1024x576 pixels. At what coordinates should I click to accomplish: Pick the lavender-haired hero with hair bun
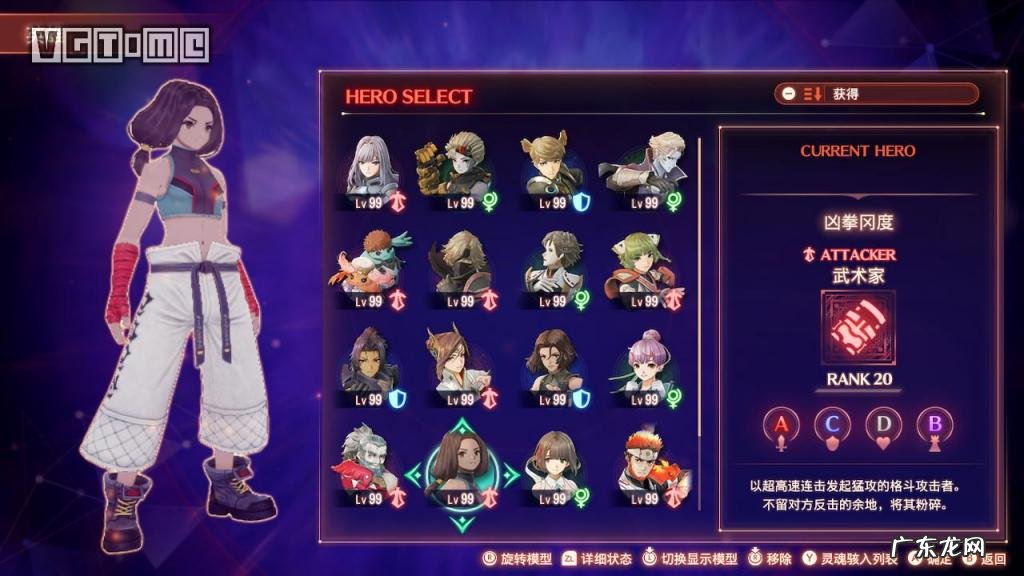coord(644,363)
